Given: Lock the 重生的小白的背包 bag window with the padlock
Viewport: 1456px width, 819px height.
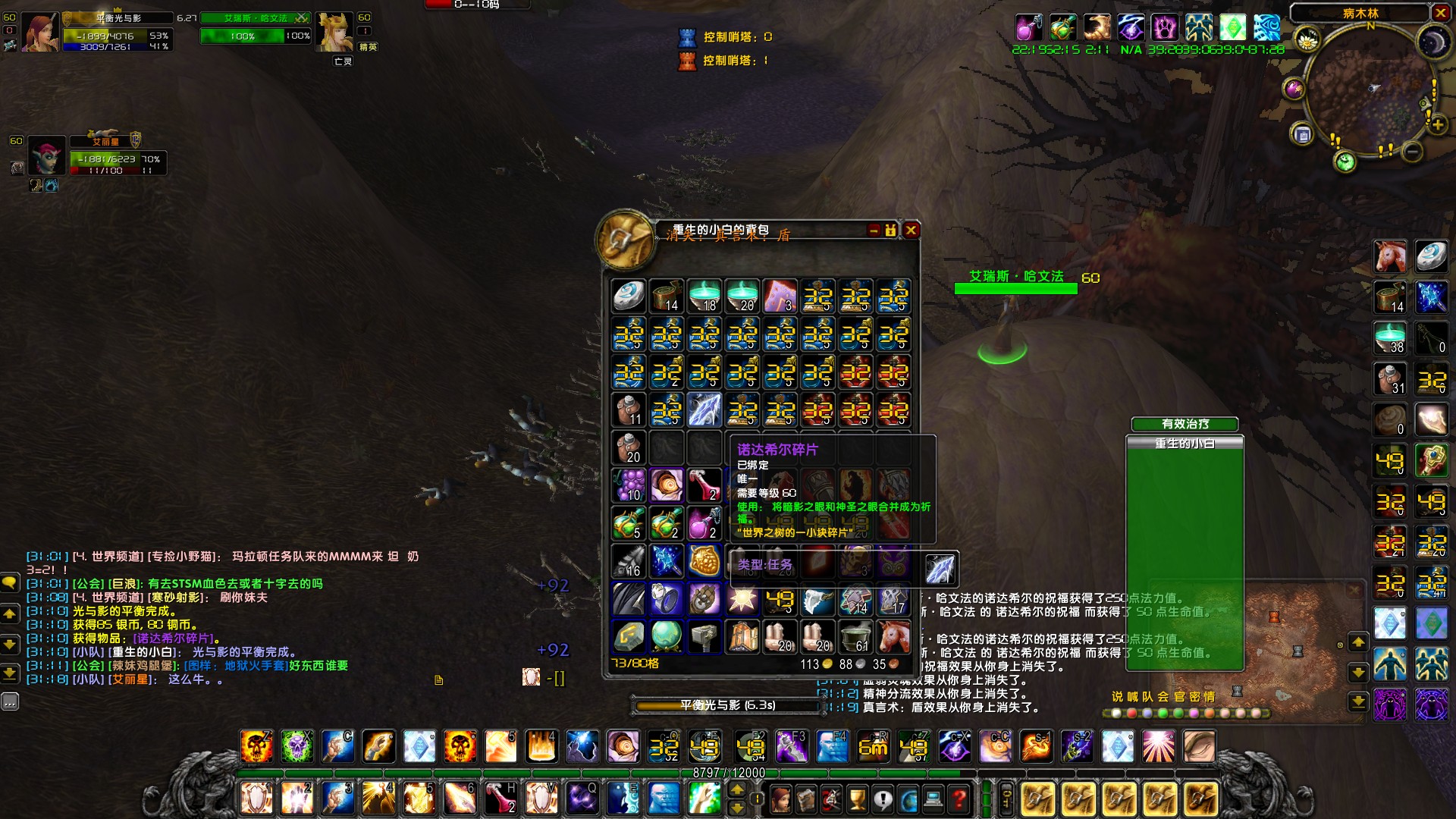Looking at the screenshot, I should 890,231.
